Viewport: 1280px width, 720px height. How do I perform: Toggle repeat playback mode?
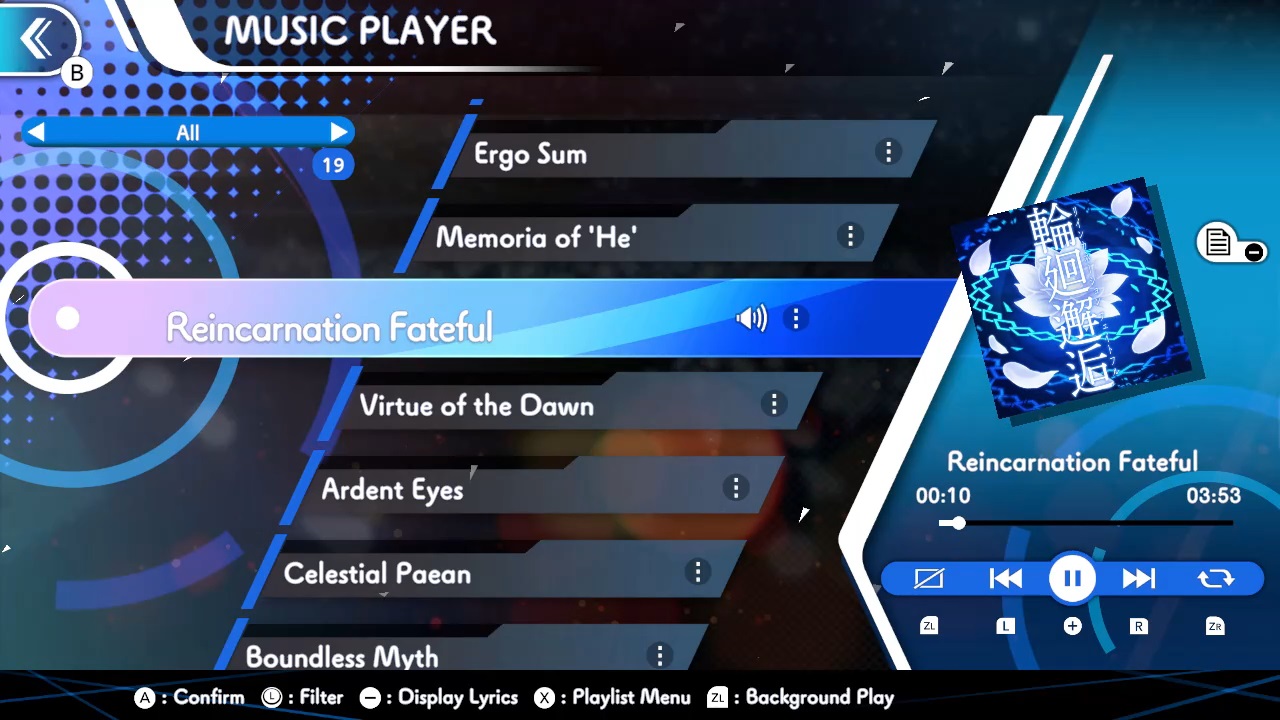pos(1215,578)
